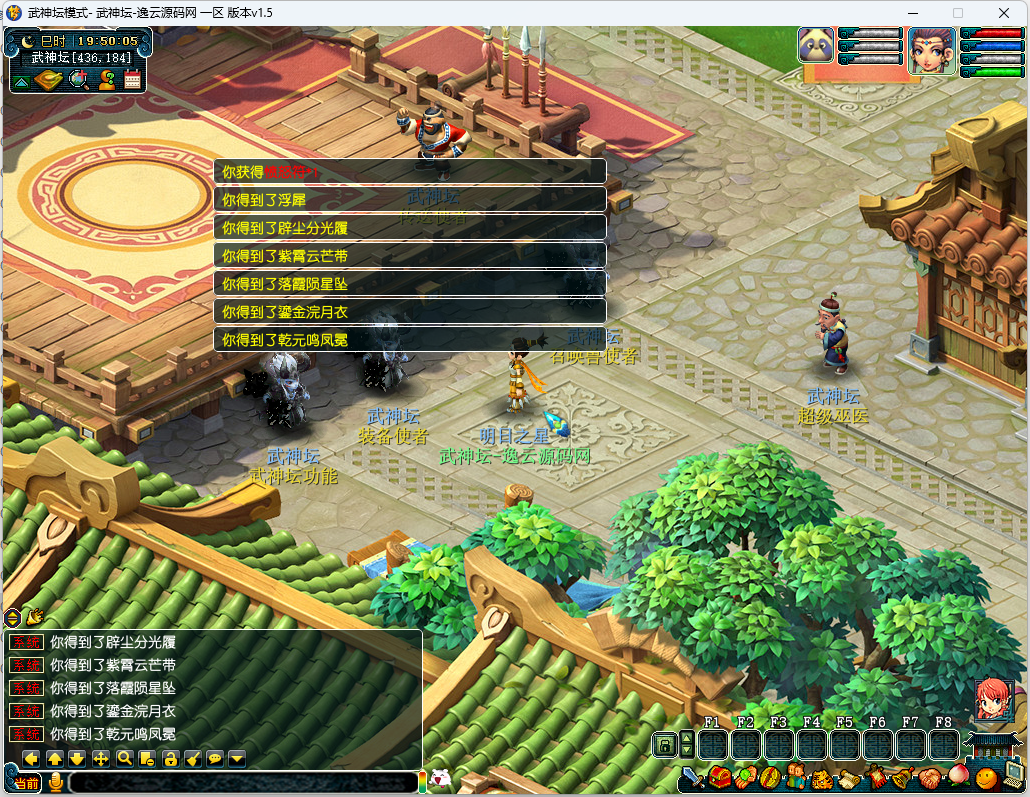Select the penguin pet portrait
1030x797 pixels.
816,46
